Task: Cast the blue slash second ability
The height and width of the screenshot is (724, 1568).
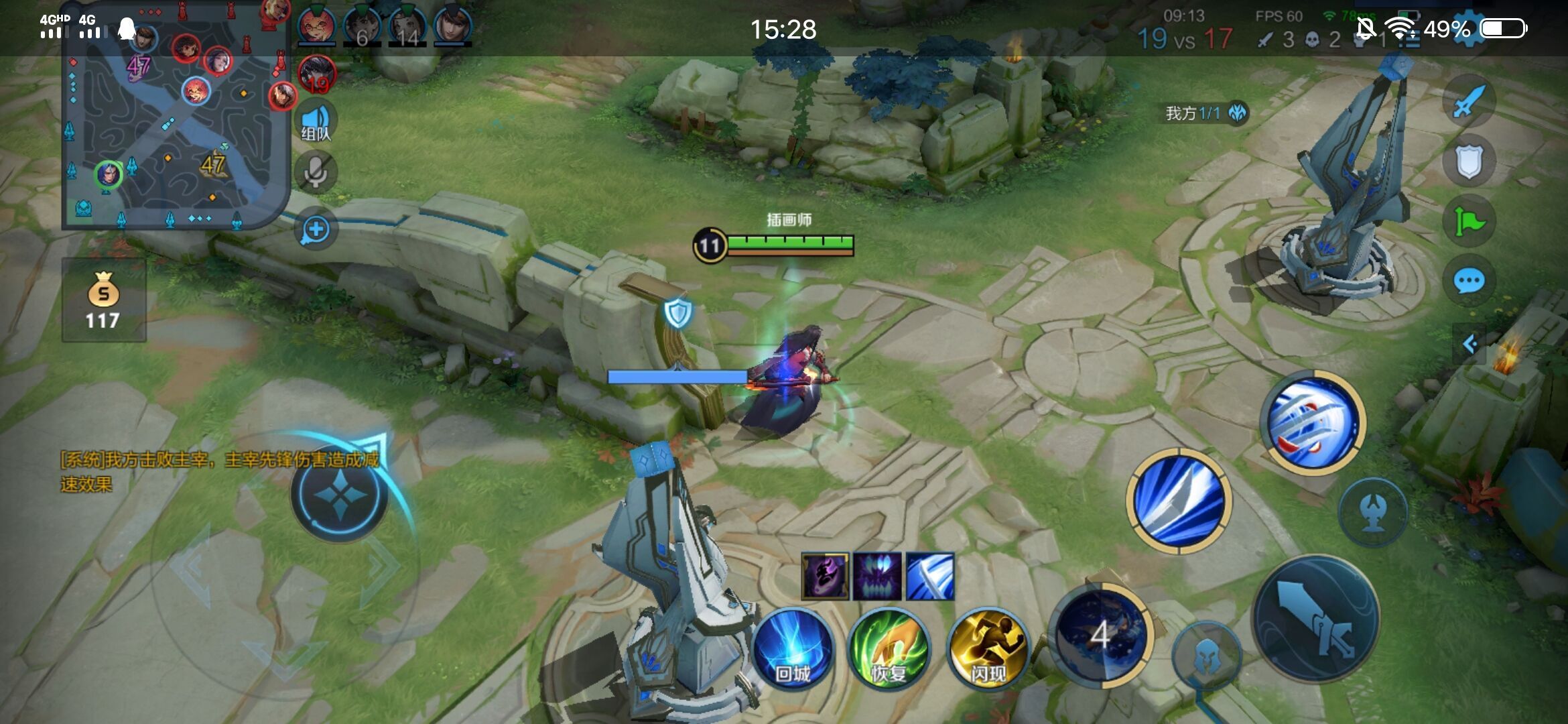Action: pos(1179,501)
